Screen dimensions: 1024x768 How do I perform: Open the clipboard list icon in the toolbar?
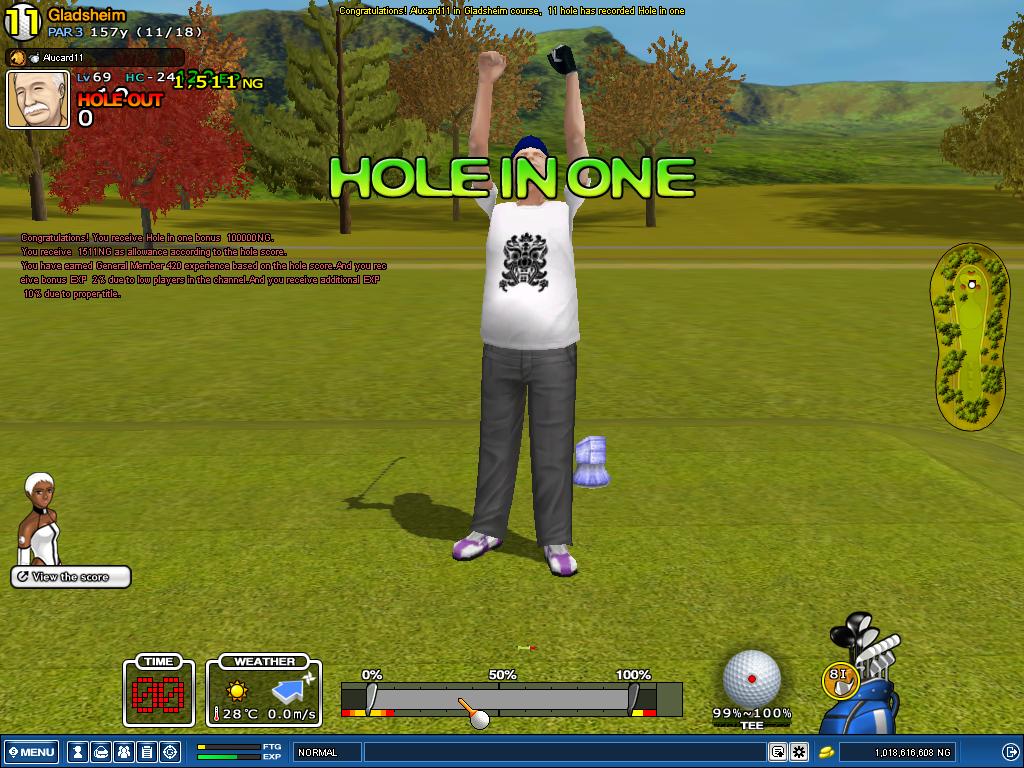click(x=146, y=752)
